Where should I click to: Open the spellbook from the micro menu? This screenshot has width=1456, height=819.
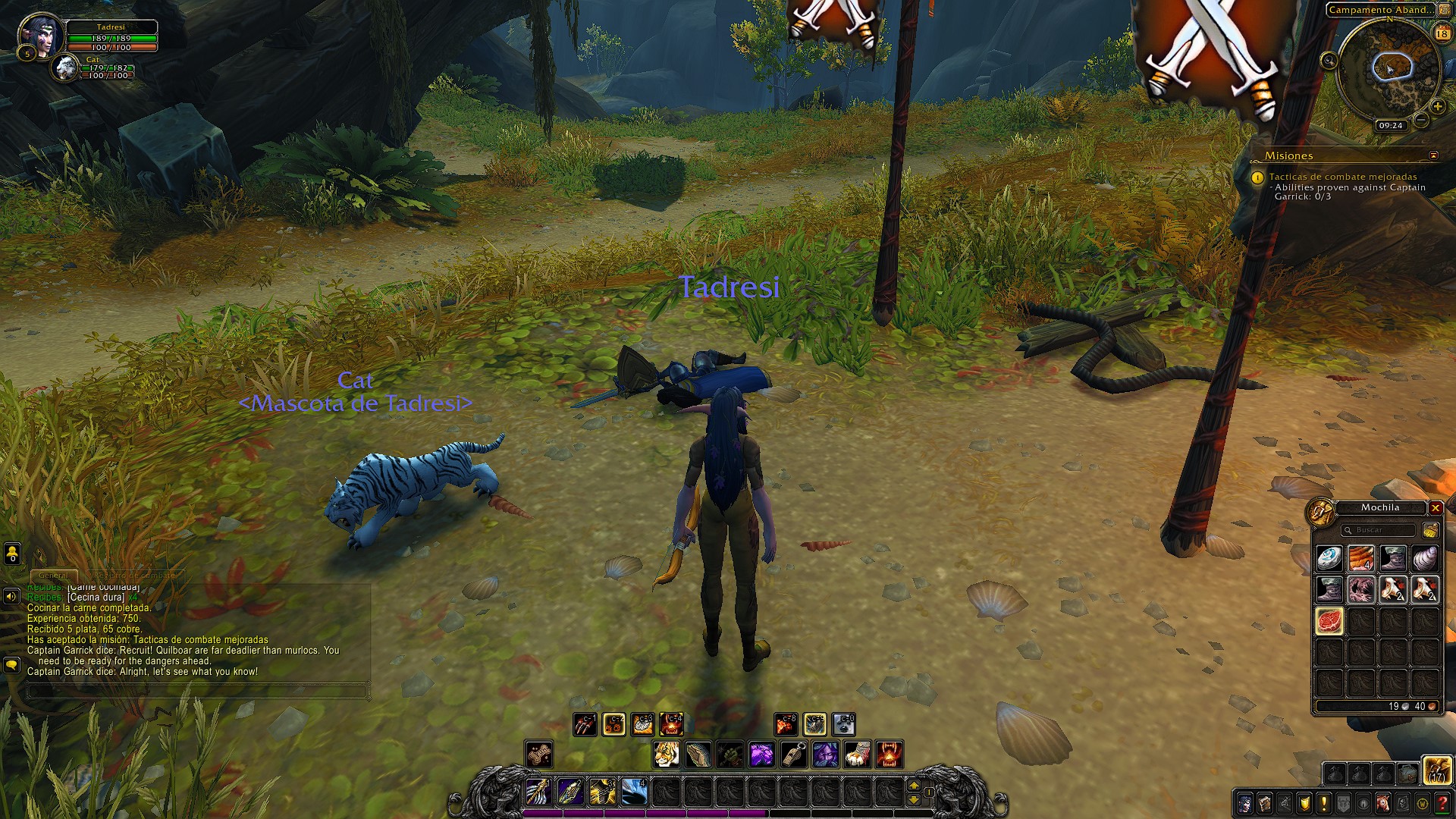tap(1266, 803)
